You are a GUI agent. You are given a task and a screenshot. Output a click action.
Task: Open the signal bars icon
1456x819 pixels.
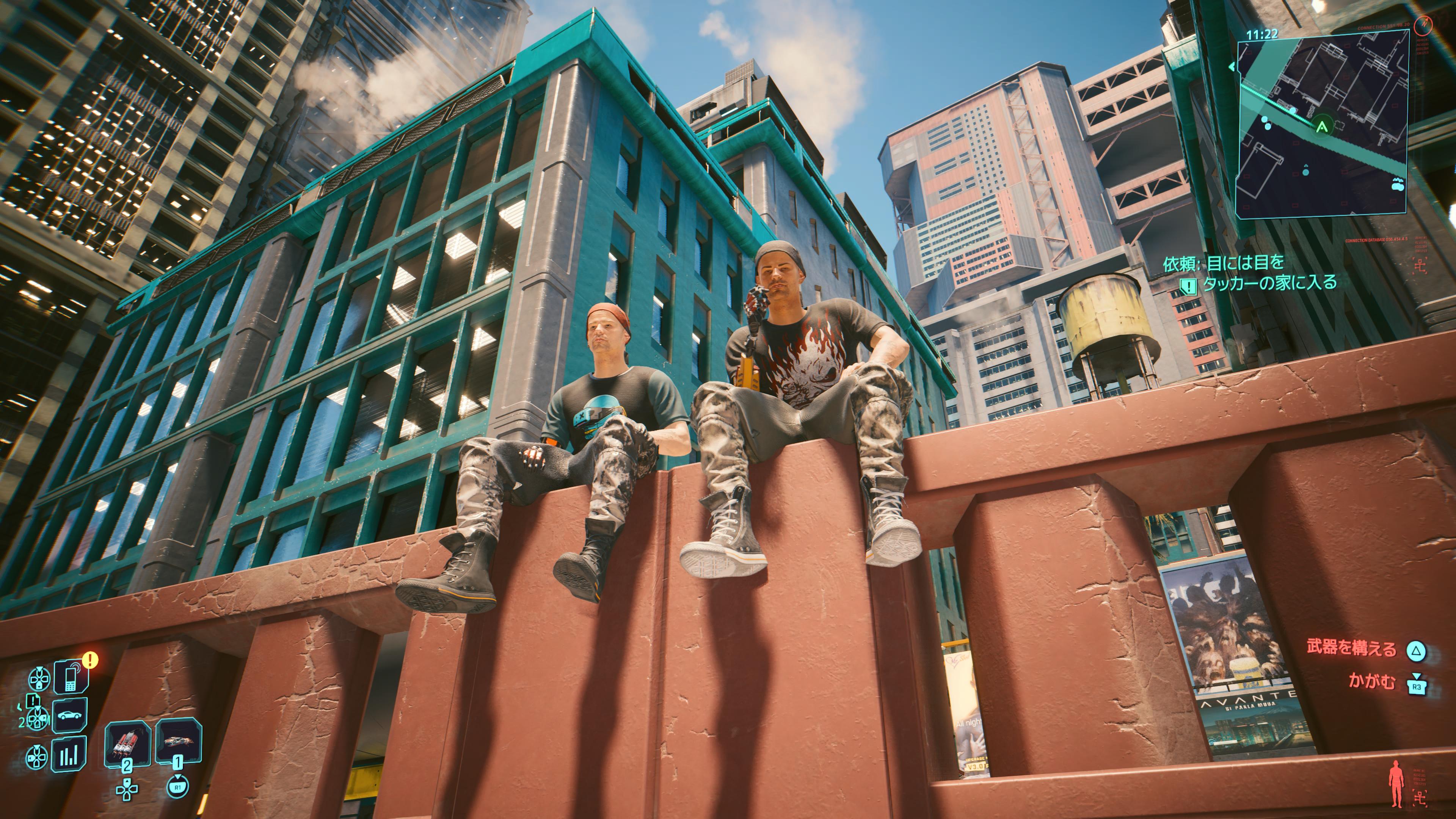tap(69, 754)
